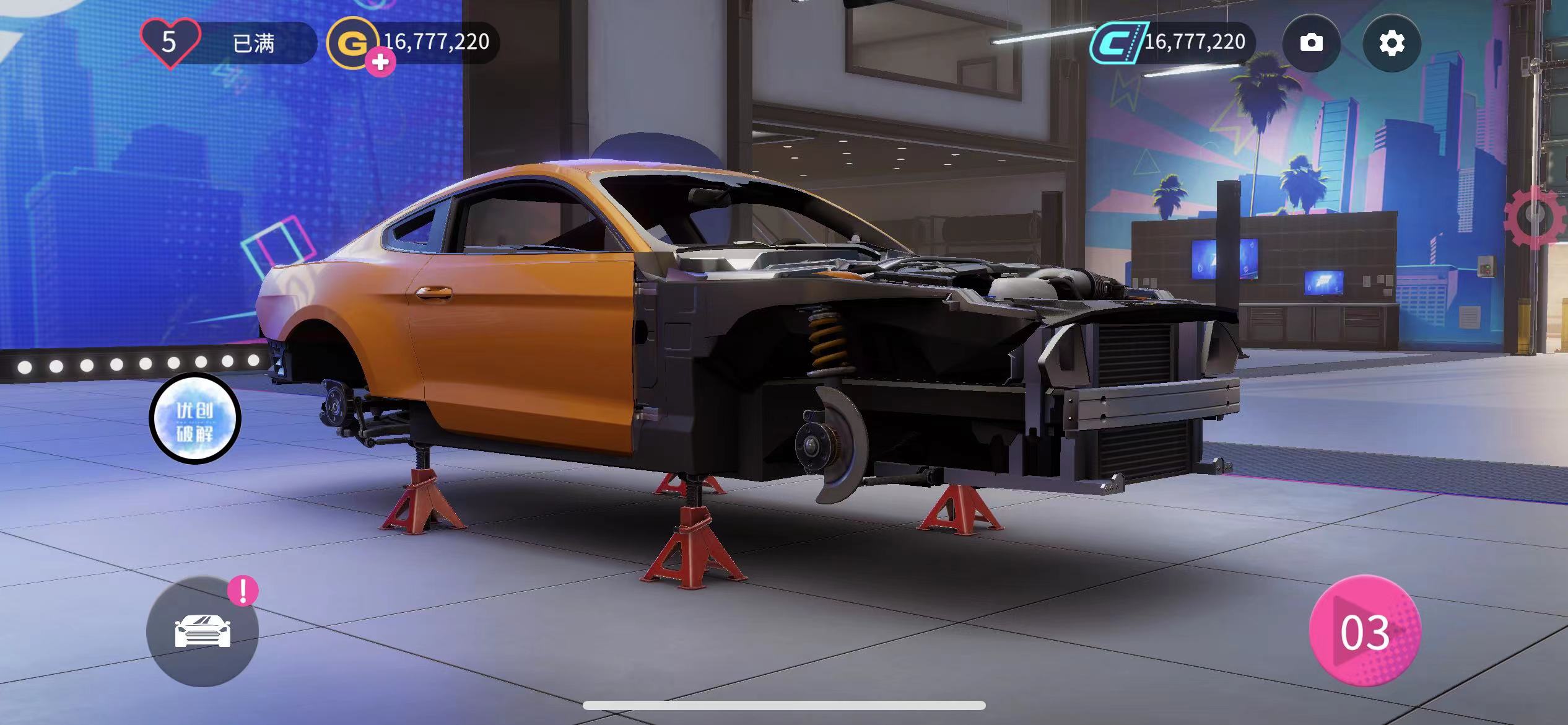1568x725 pixels.
Task: Add gold with the pink plus
Action: pyautogui.click(x=380, y=62)
